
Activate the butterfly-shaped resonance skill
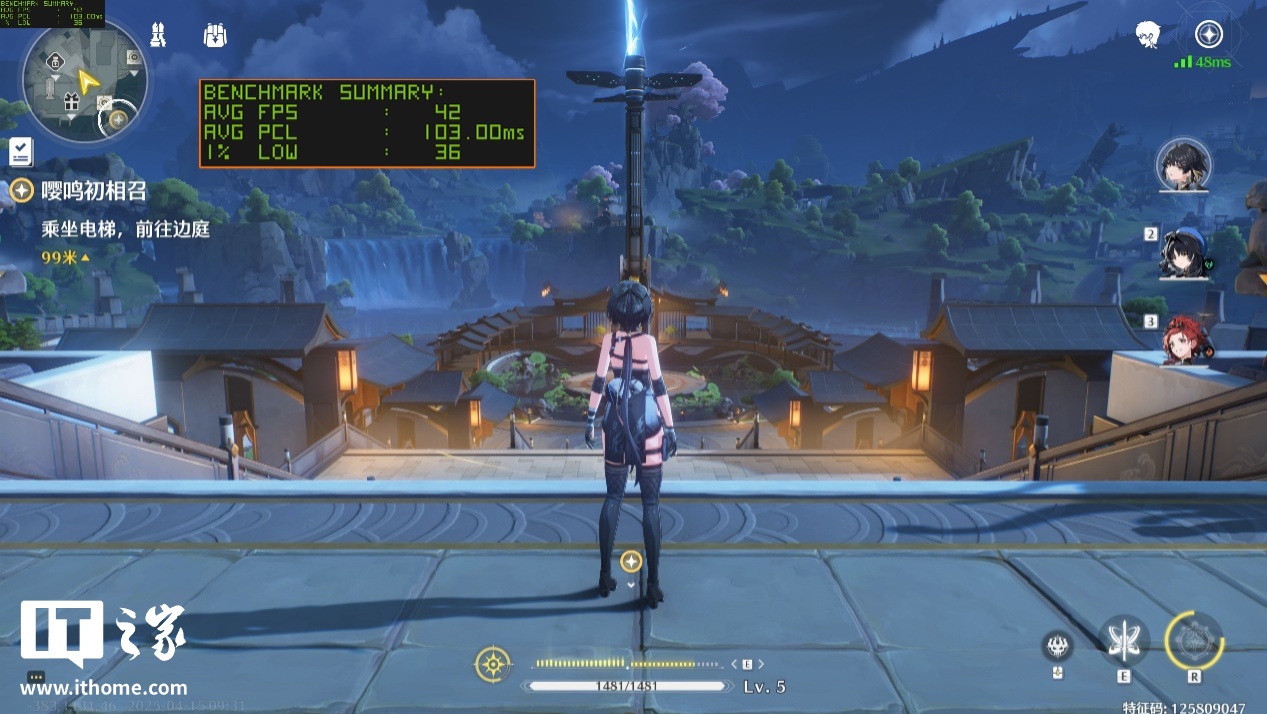pos(1124,641)
